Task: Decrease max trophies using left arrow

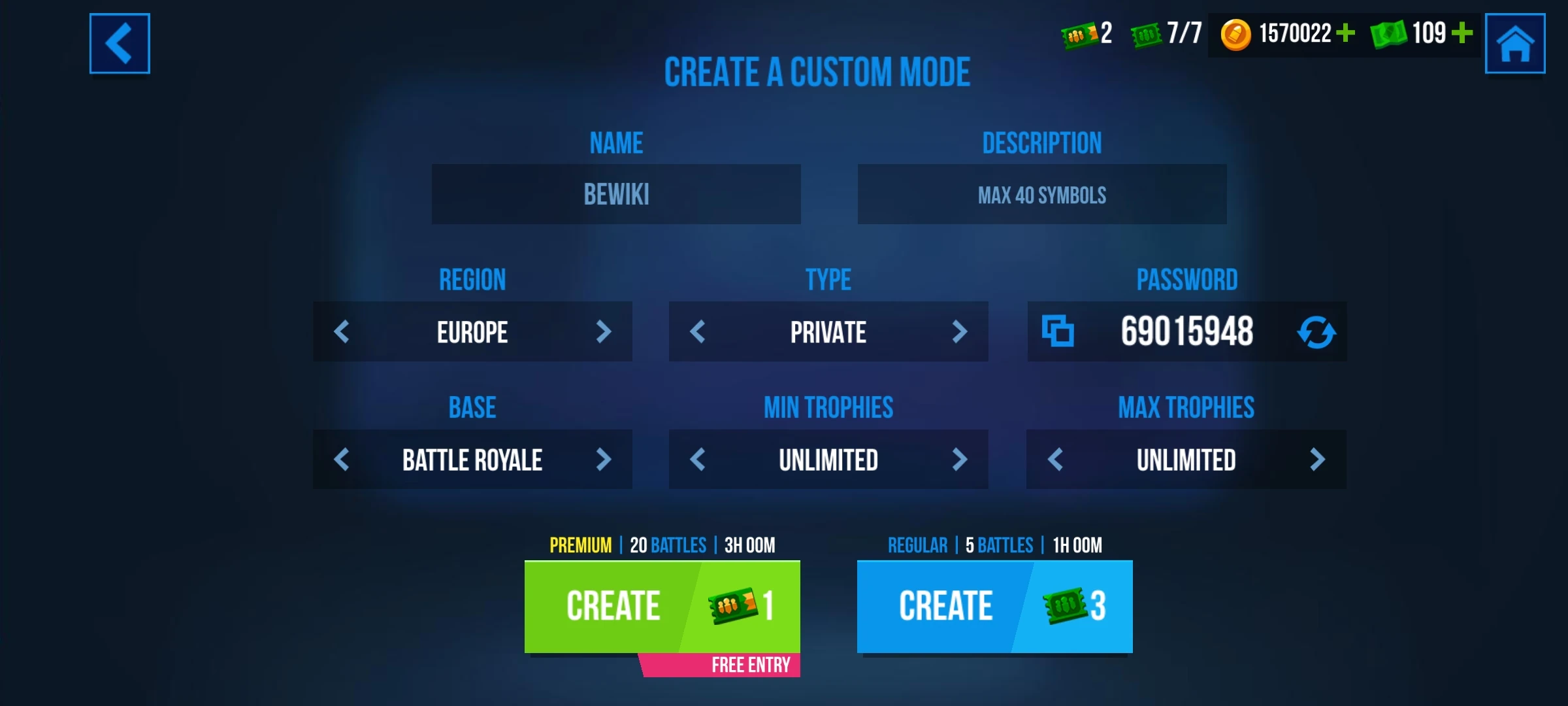Action: (x=1054, y=460)
